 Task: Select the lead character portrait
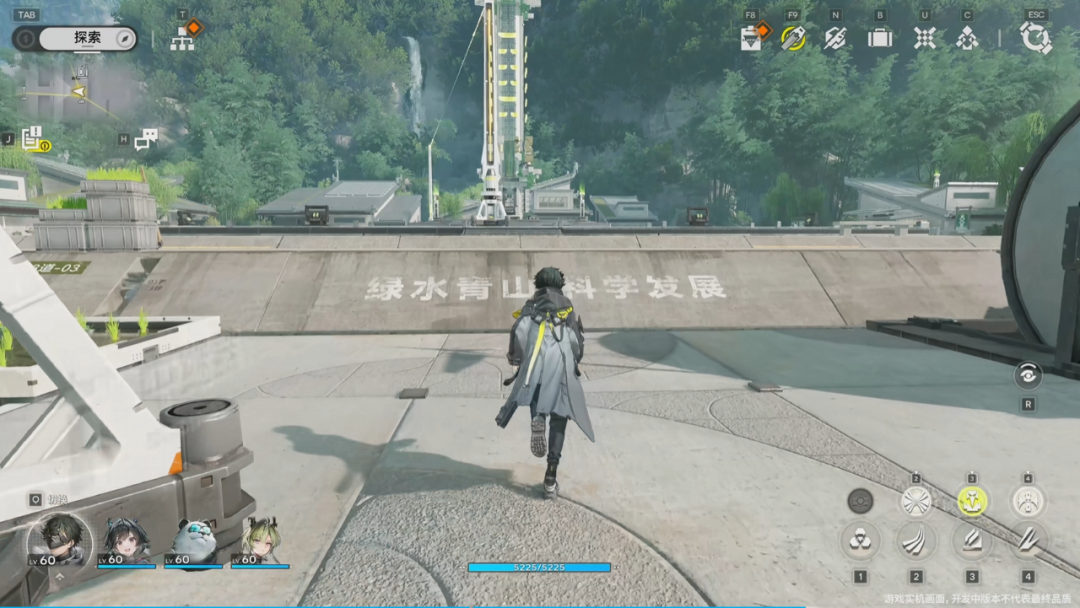[59, 542]
